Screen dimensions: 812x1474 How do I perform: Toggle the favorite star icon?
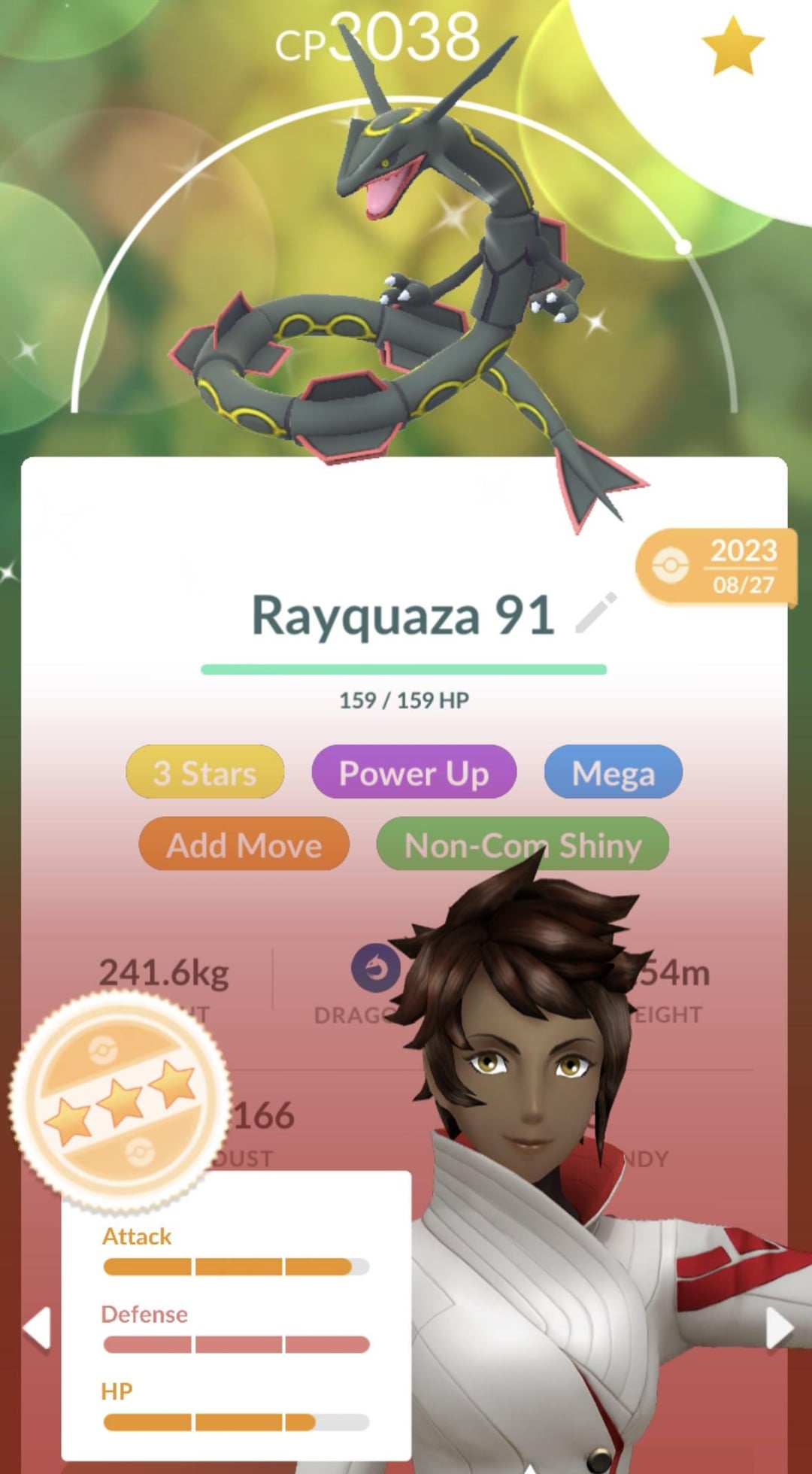[x=732, y=47]
